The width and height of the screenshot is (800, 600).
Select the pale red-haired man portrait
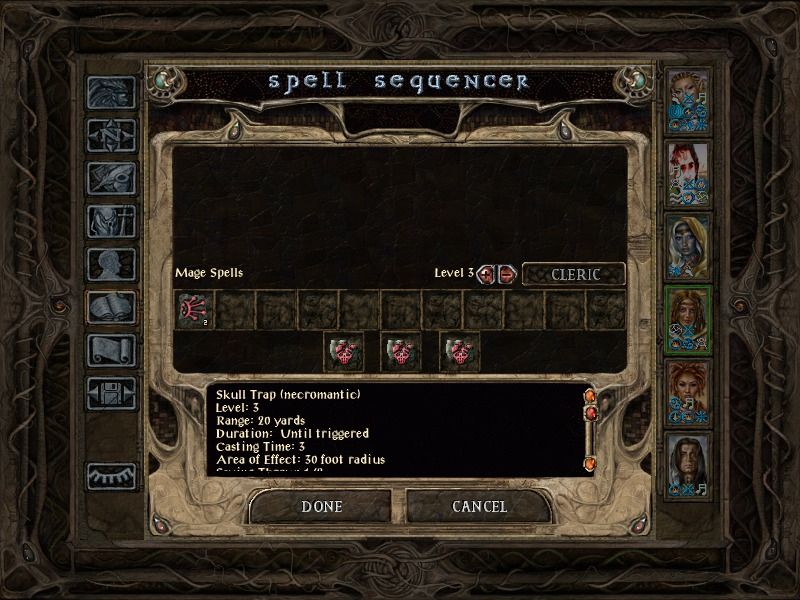(688, 174)
